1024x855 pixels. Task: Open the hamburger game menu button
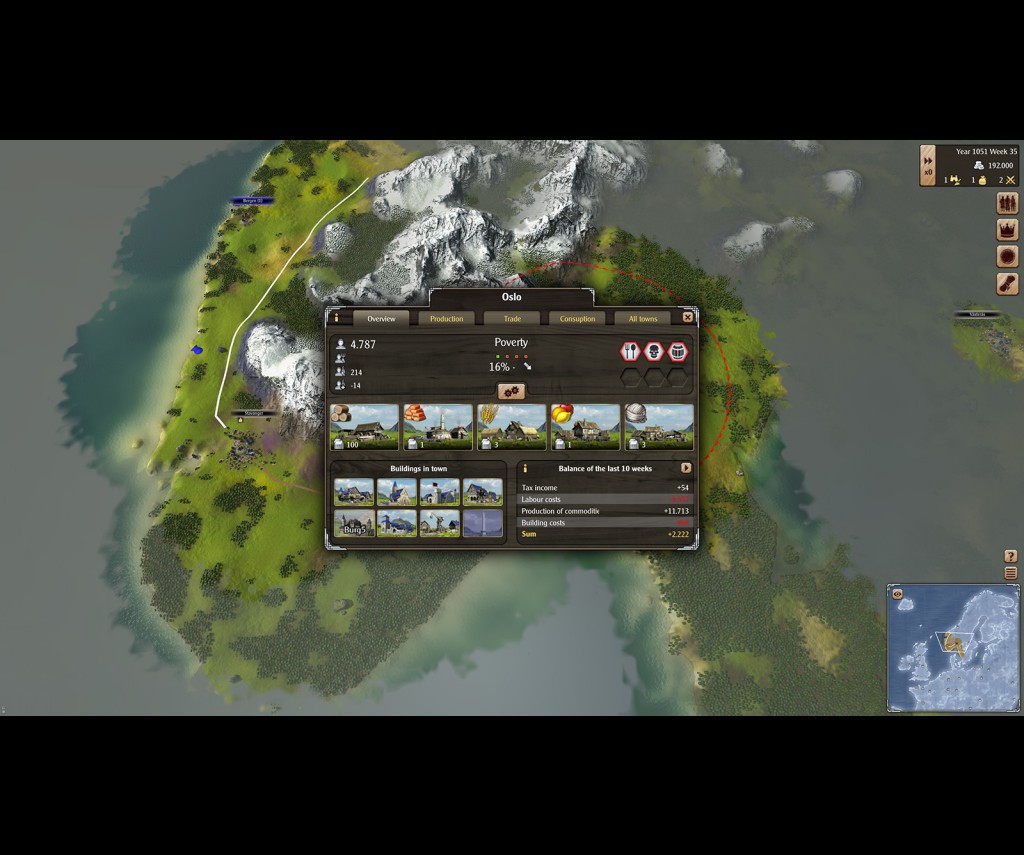[x=1010, y=573]
